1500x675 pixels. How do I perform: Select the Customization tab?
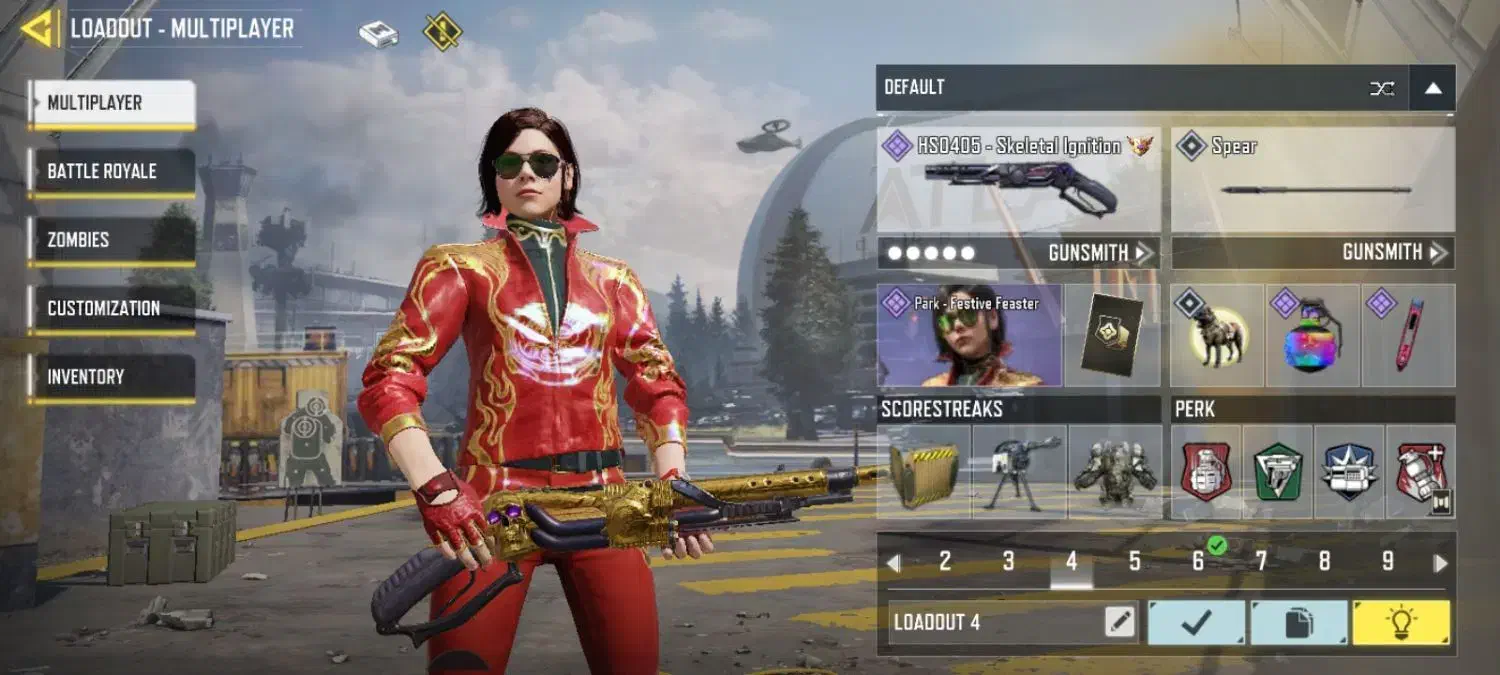(x=110, y=308)
